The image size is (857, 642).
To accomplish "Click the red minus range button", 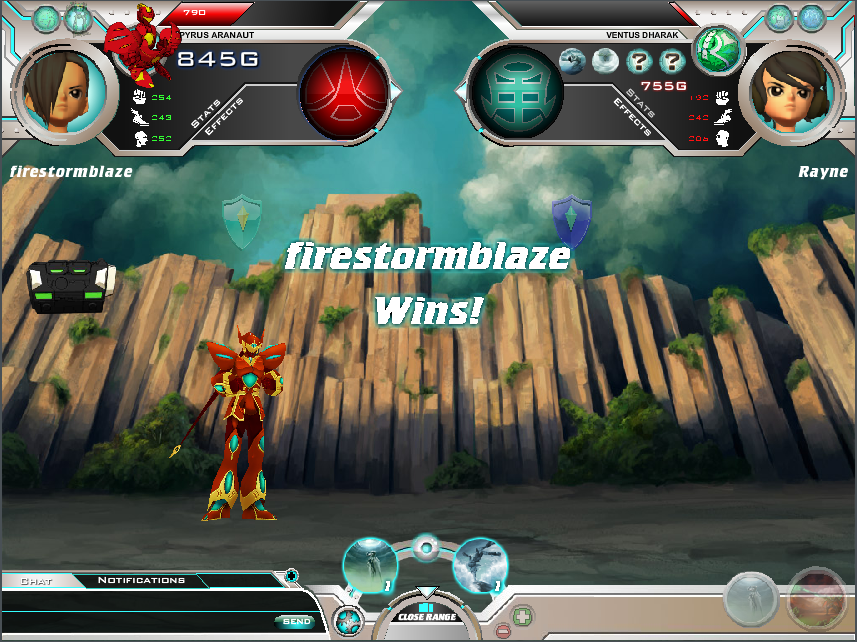I will pyautogui.click(x=502, y=631).
